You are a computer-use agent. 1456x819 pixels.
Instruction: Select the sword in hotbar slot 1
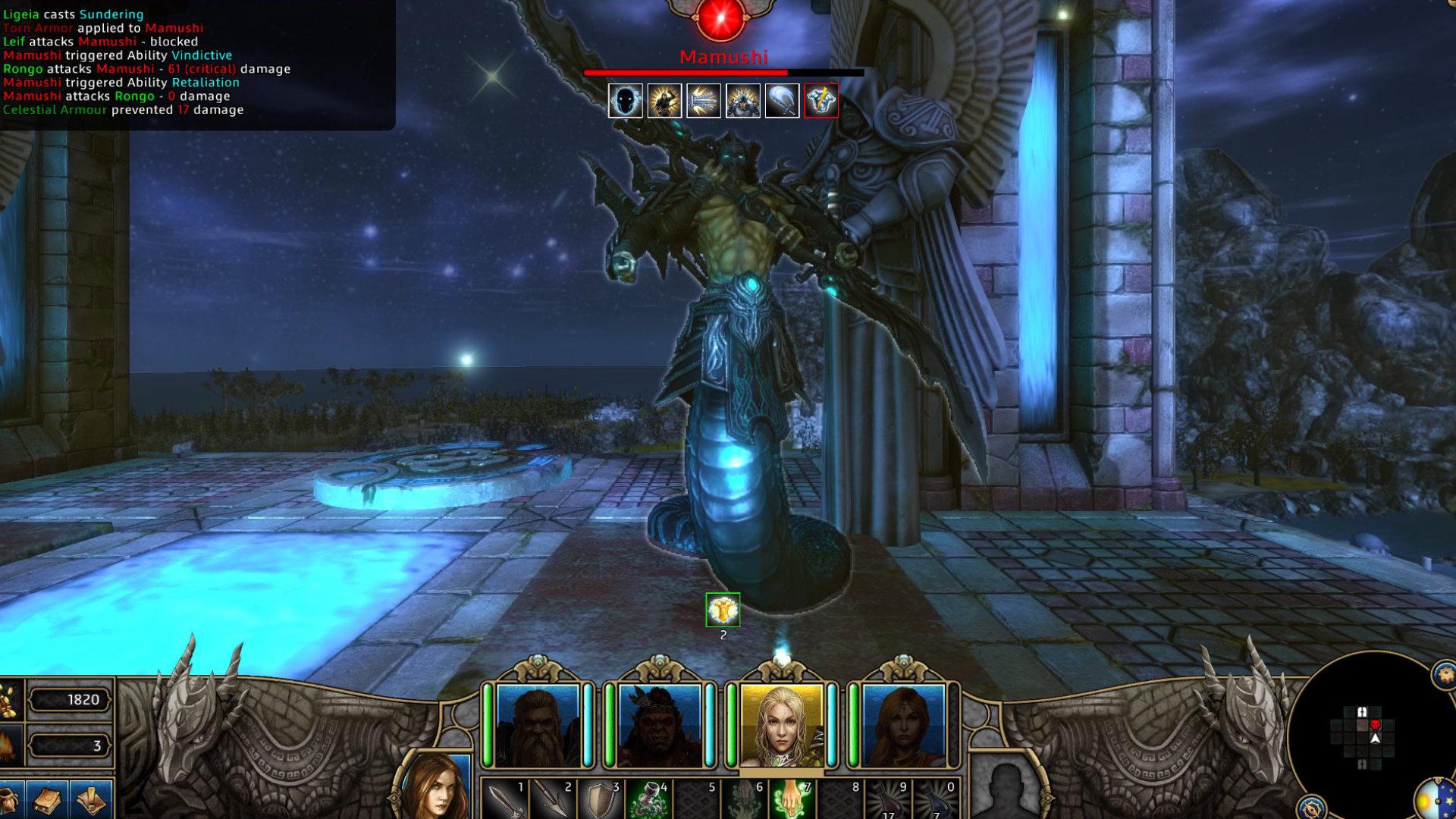click(x=507, y=800)
